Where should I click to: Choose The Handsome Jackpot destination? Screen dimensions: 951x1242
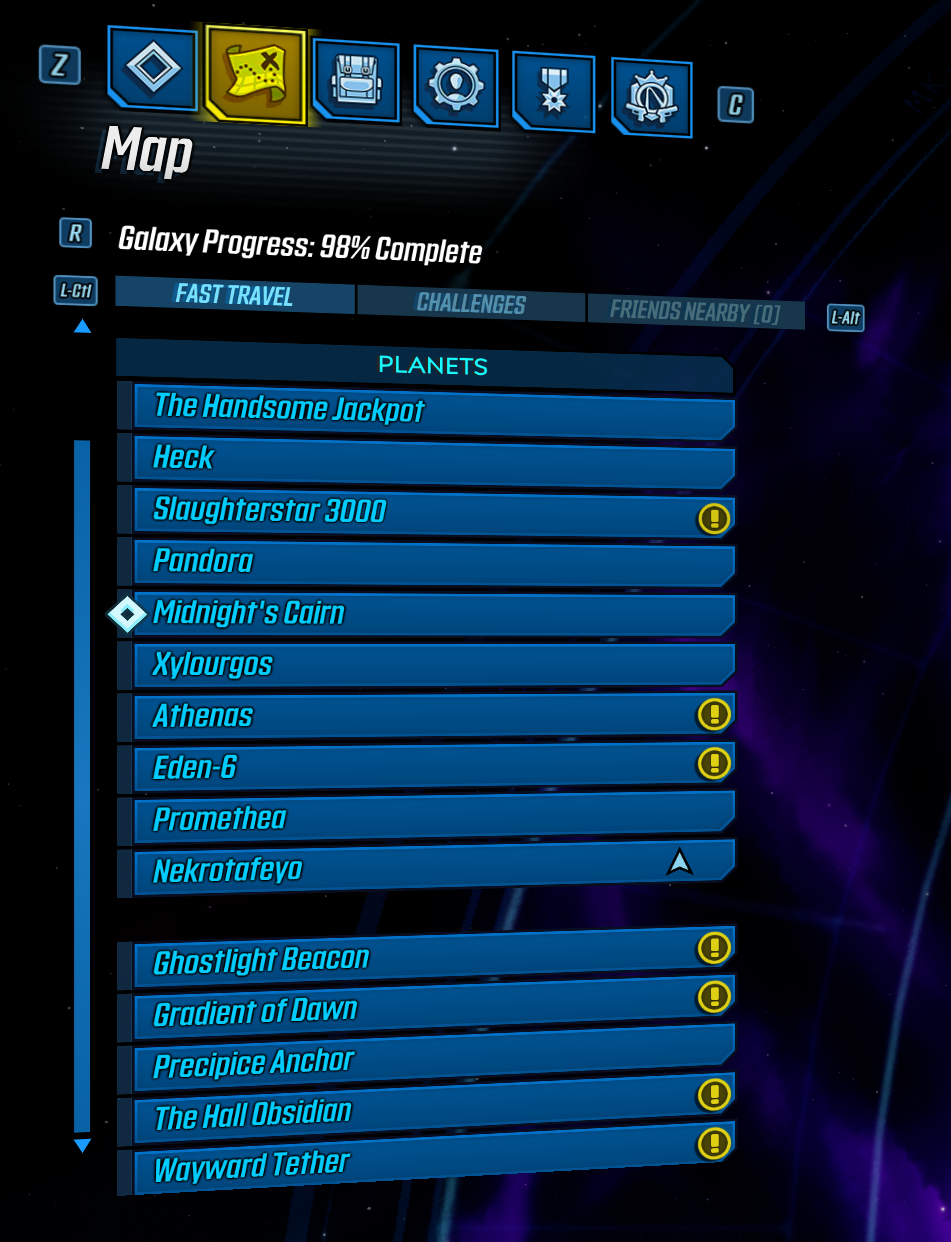[x=433, y=411]
